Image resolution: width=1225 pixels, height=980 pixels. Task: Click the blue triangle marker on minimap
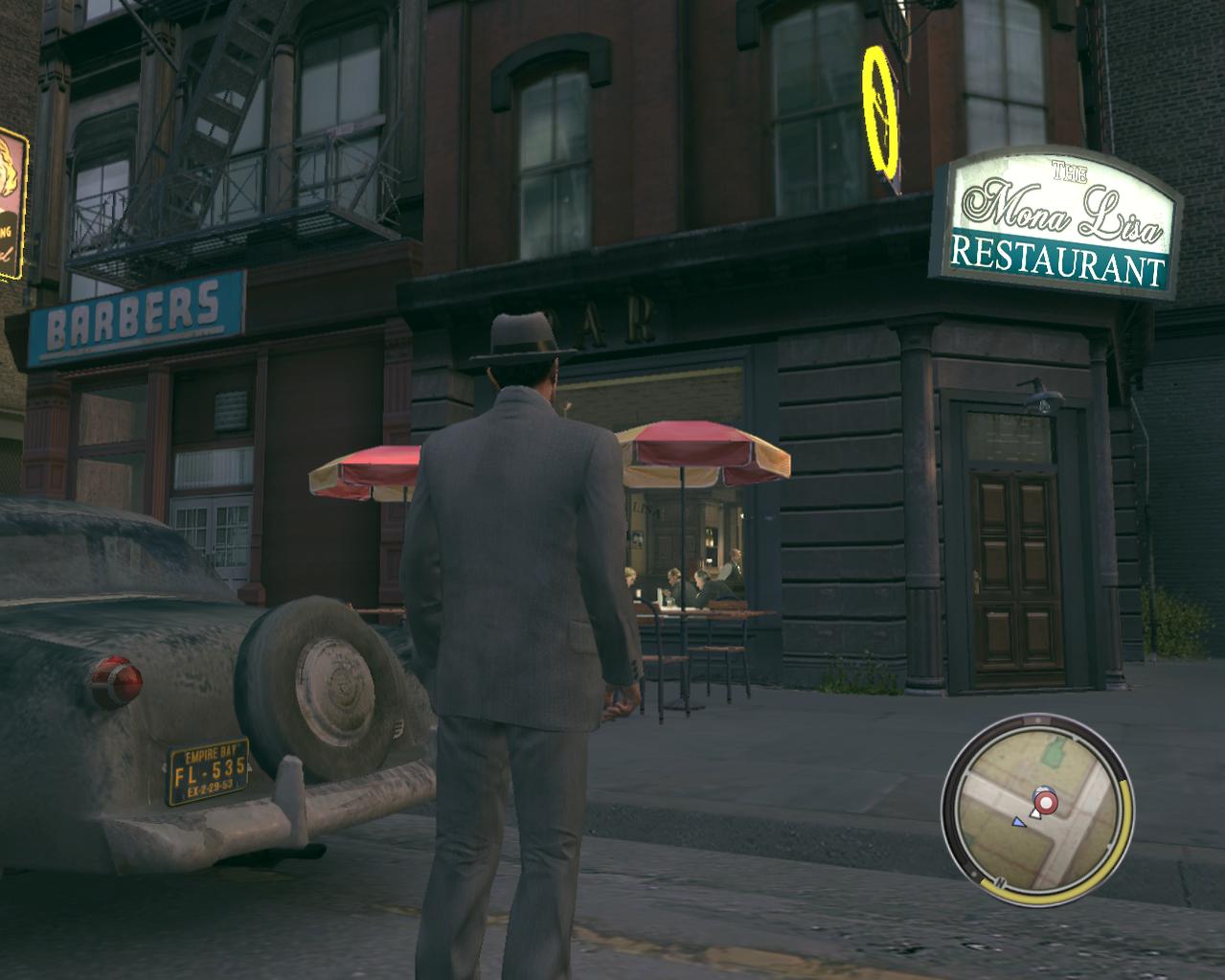[1019, 821]
